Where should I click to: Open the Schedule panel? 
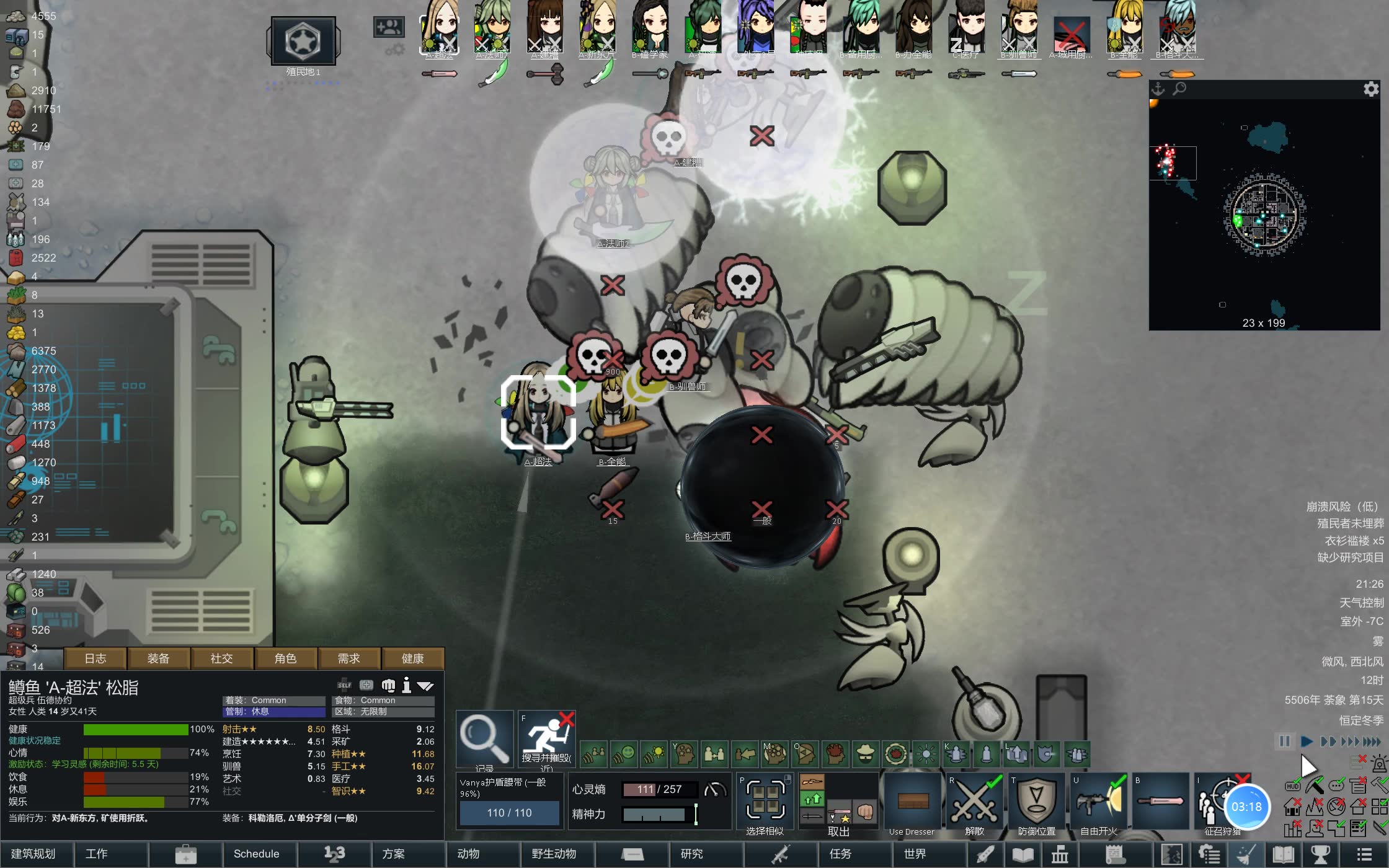256,854
